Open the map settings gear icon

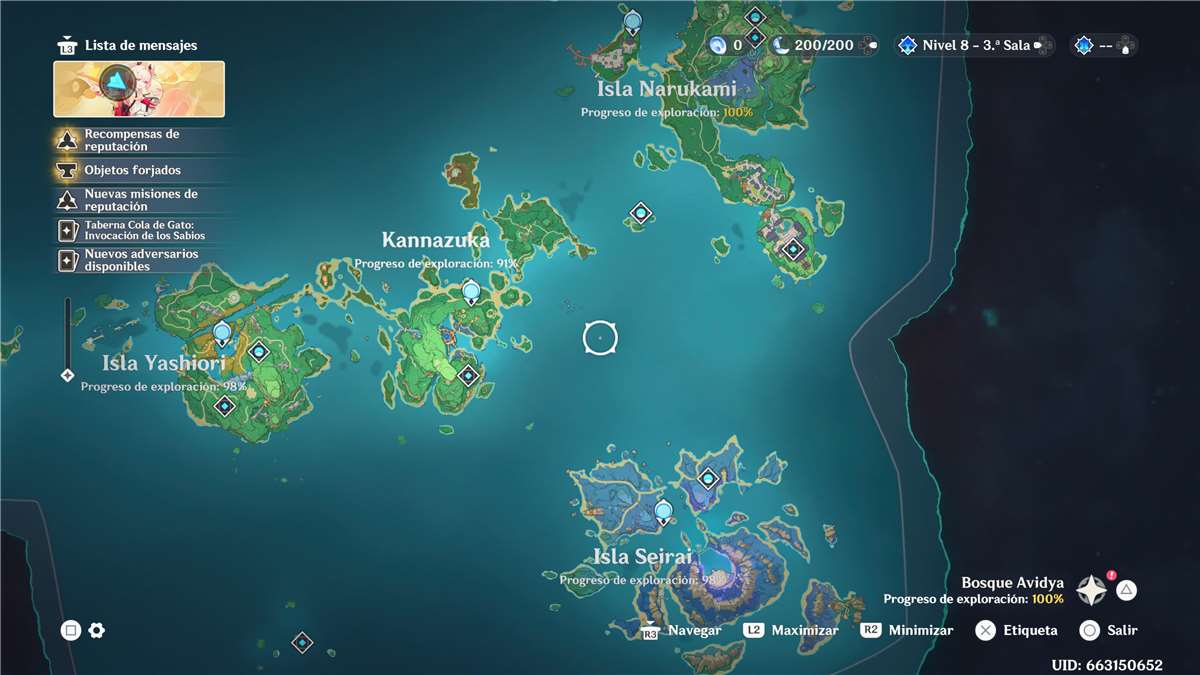pos(97,630)
